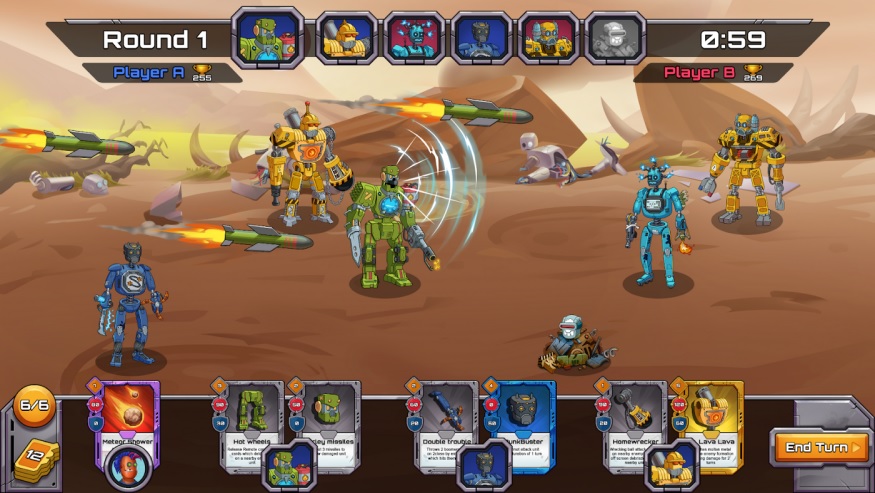Click the greyed-out robot turn-order portrait
Screen dimensions: 875x493
click(615, 38)
